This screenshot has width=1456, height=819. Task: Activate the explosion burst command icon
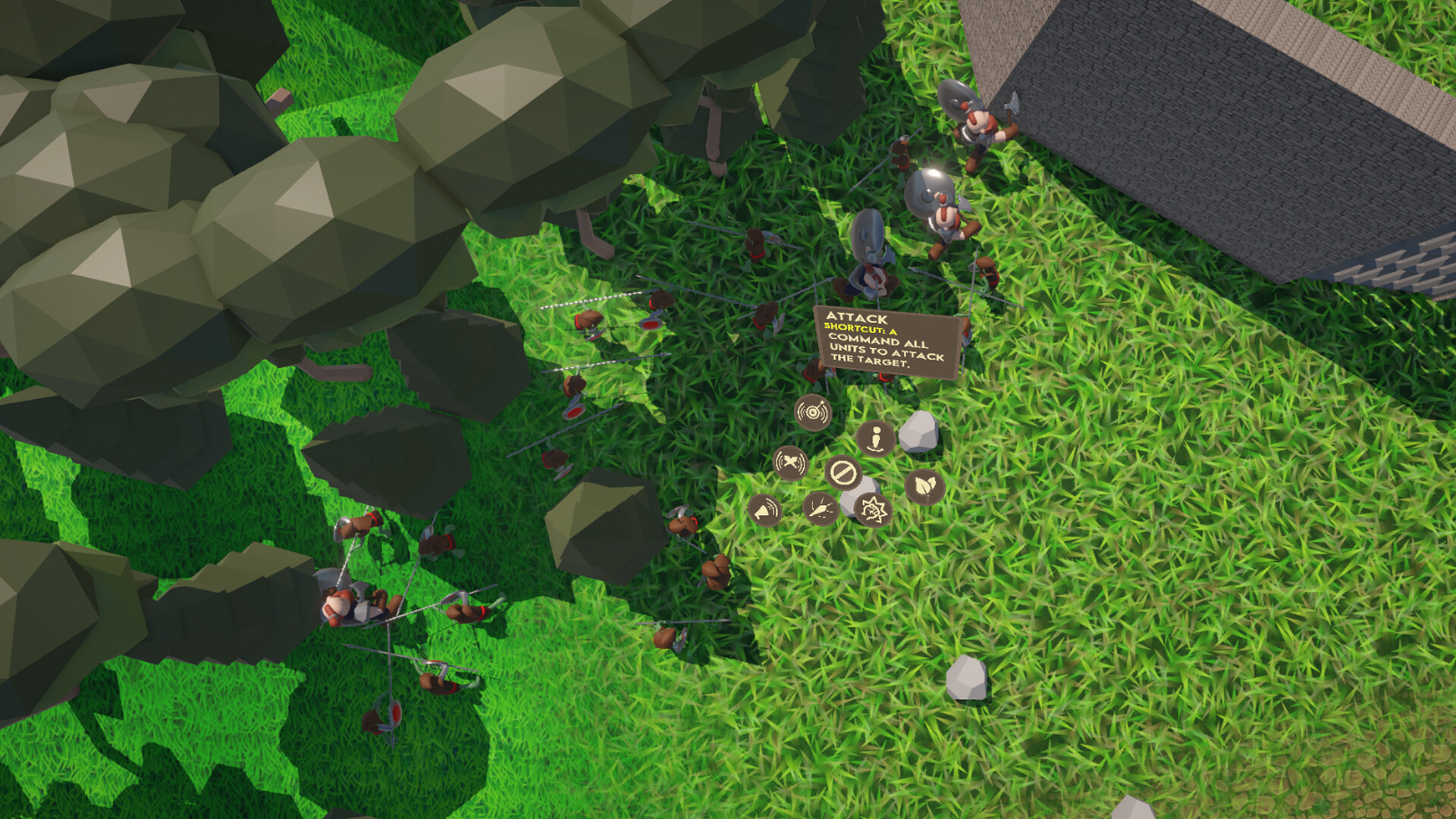coord(874,511)
